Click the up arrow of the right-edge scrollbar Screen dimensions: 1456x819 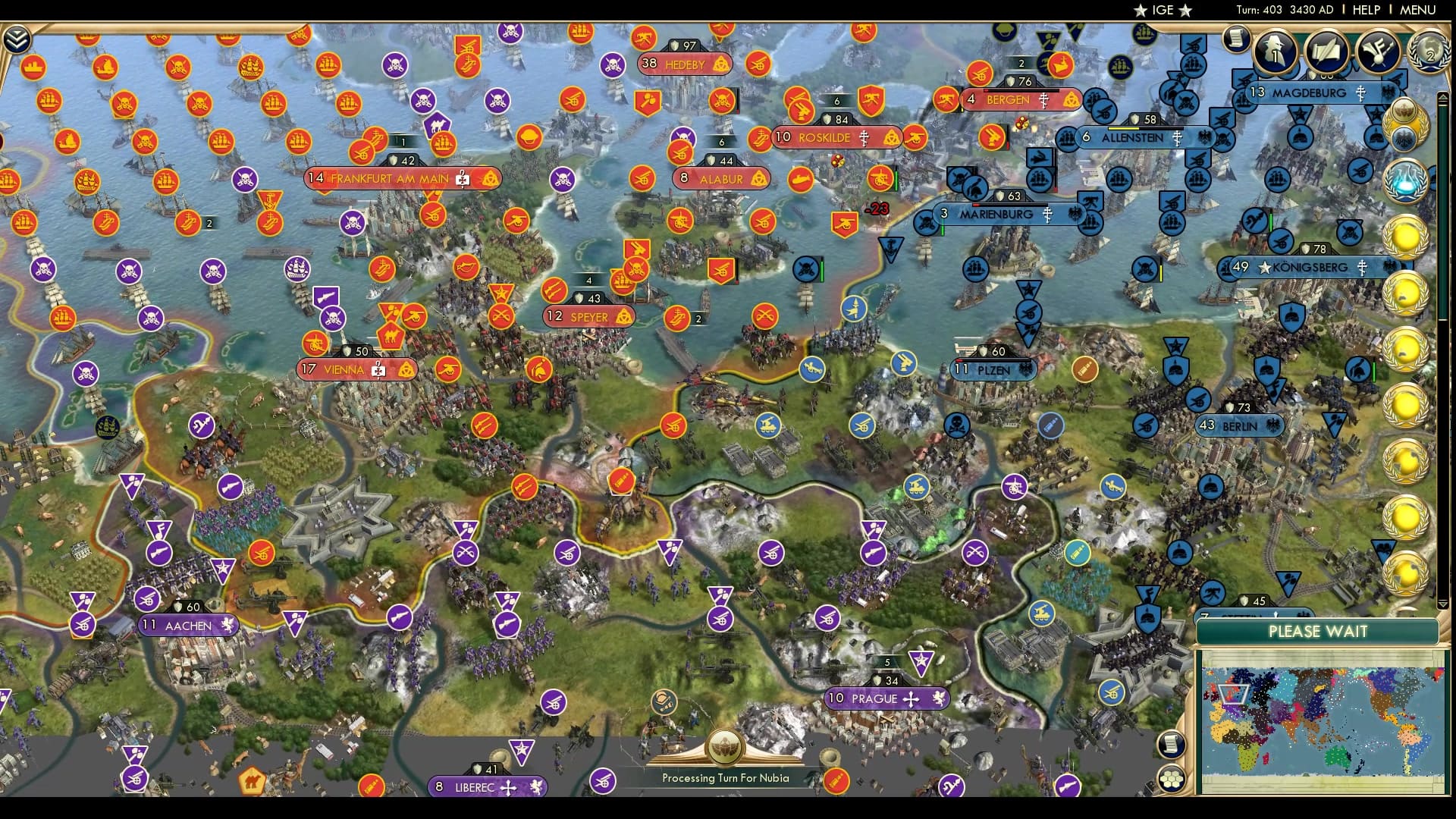click(1442, 97)
